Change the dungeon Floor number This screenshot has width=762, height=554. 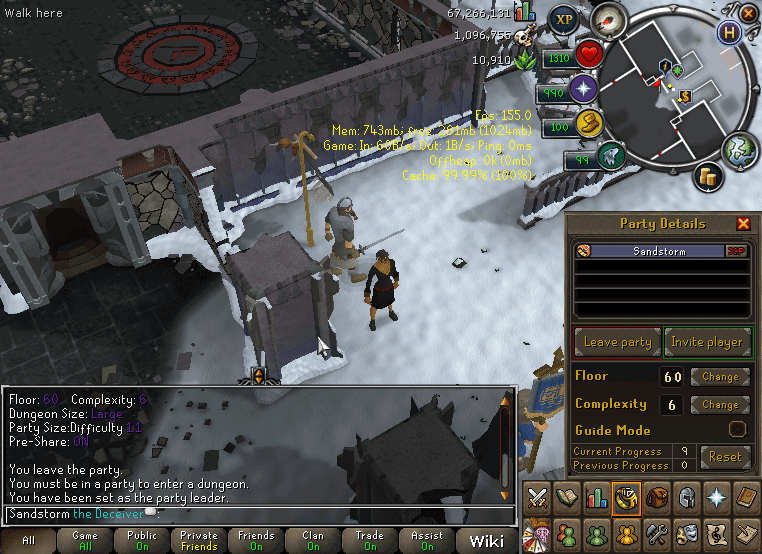(720, 377)
